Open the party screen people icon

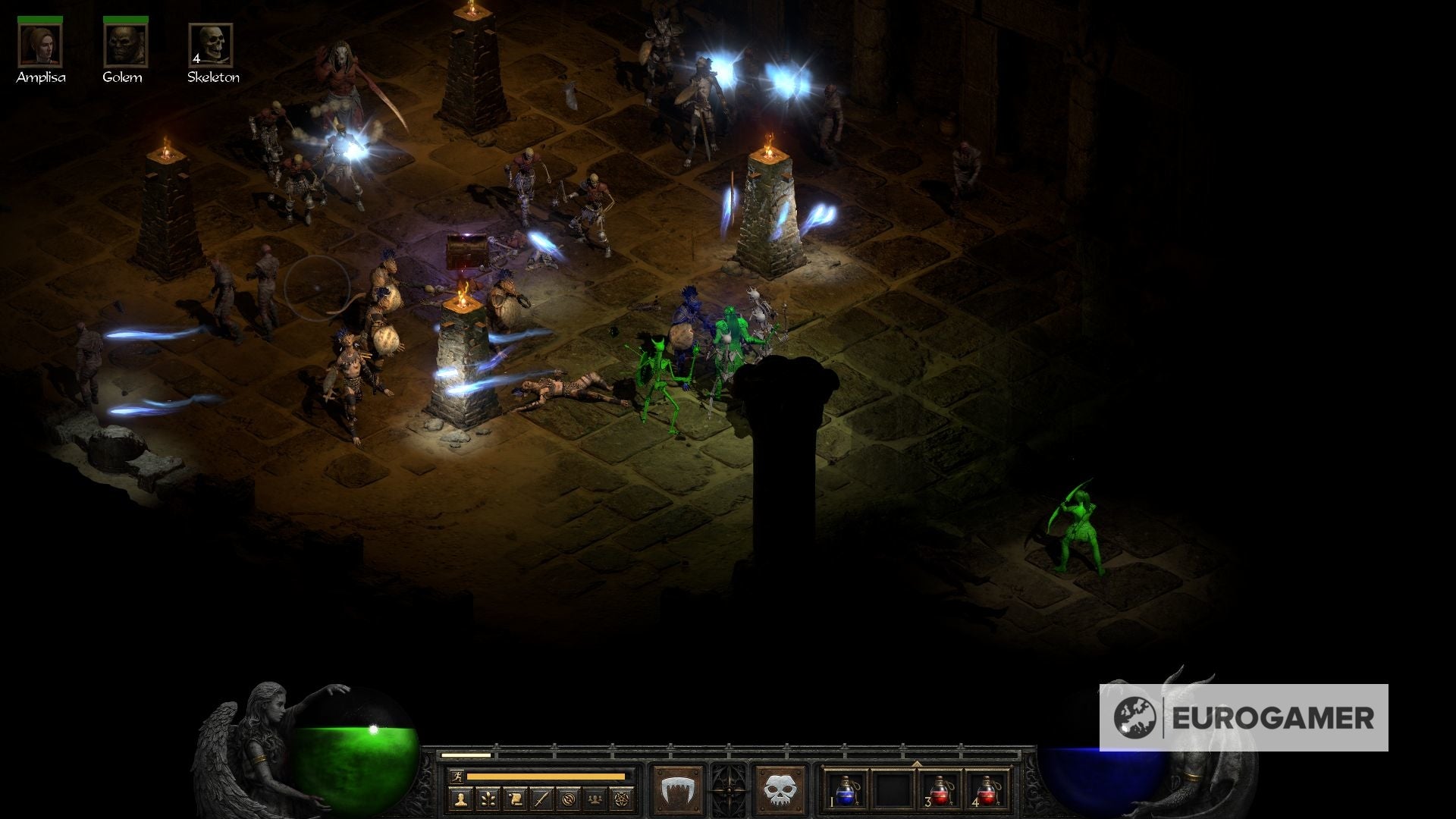pos(595,799)
